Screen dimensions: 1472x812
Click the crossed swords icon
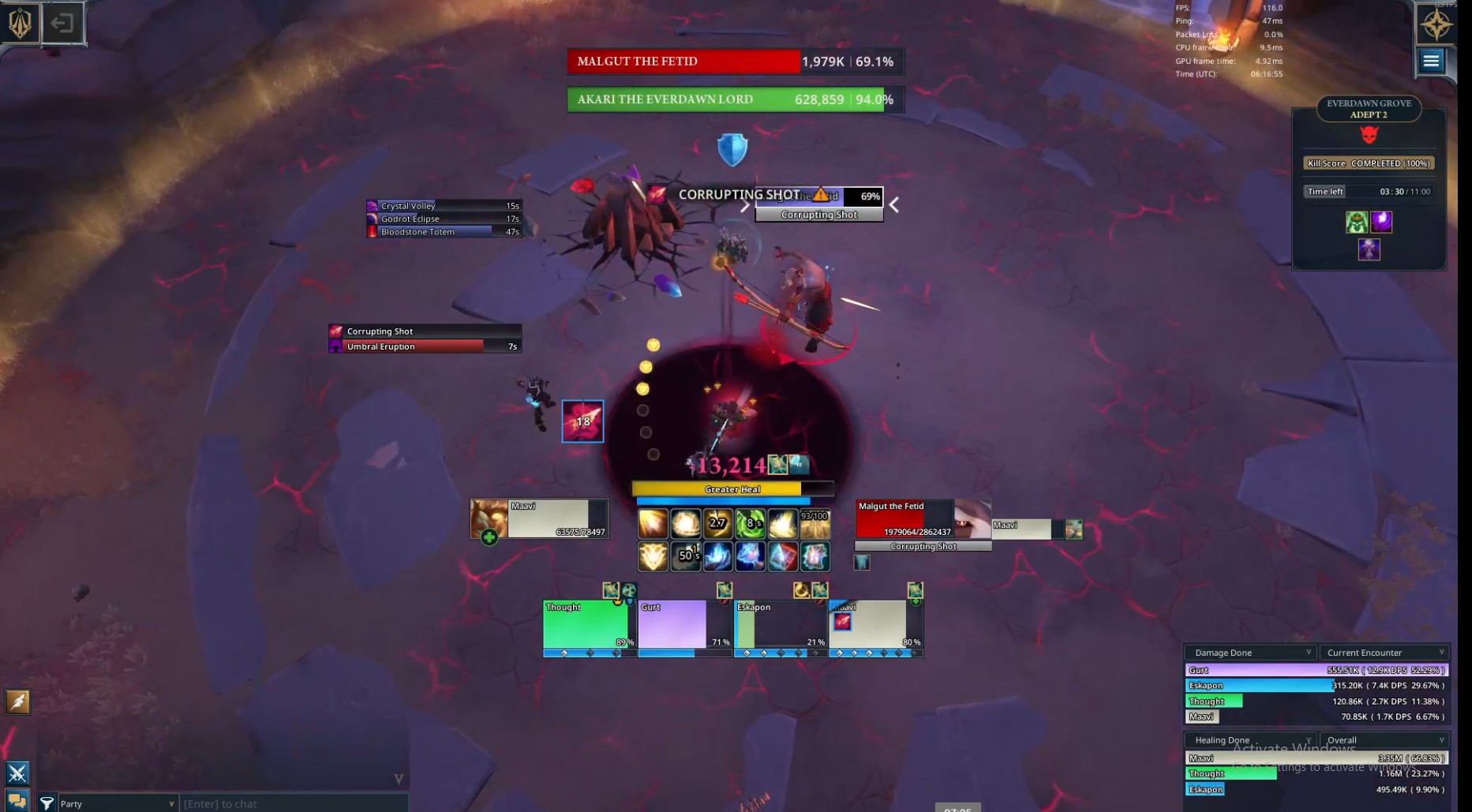point(17,773)
